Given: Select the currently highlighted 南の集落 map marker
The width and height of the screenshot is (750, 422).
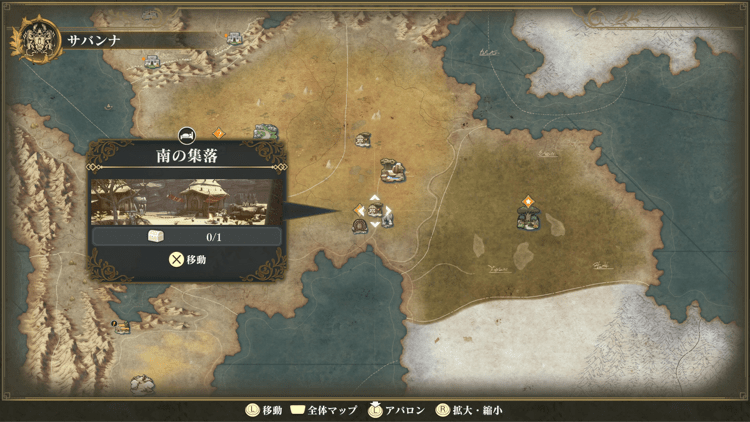Looking at the screenshot, I should click(375, 211).
